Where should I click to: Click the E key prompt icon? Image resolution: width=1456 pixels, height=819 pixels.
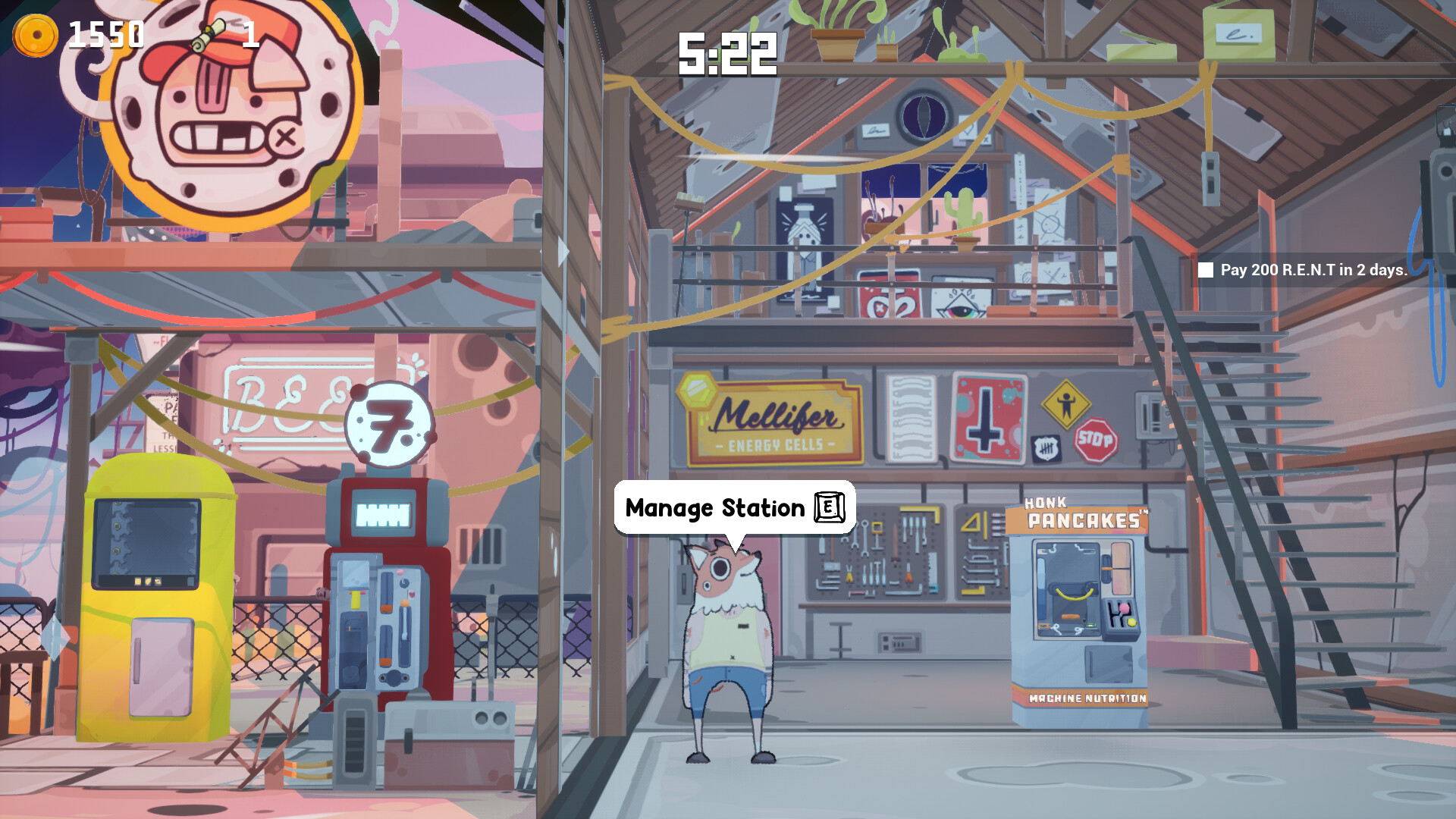pyautogui.click(x=829, y=508)
